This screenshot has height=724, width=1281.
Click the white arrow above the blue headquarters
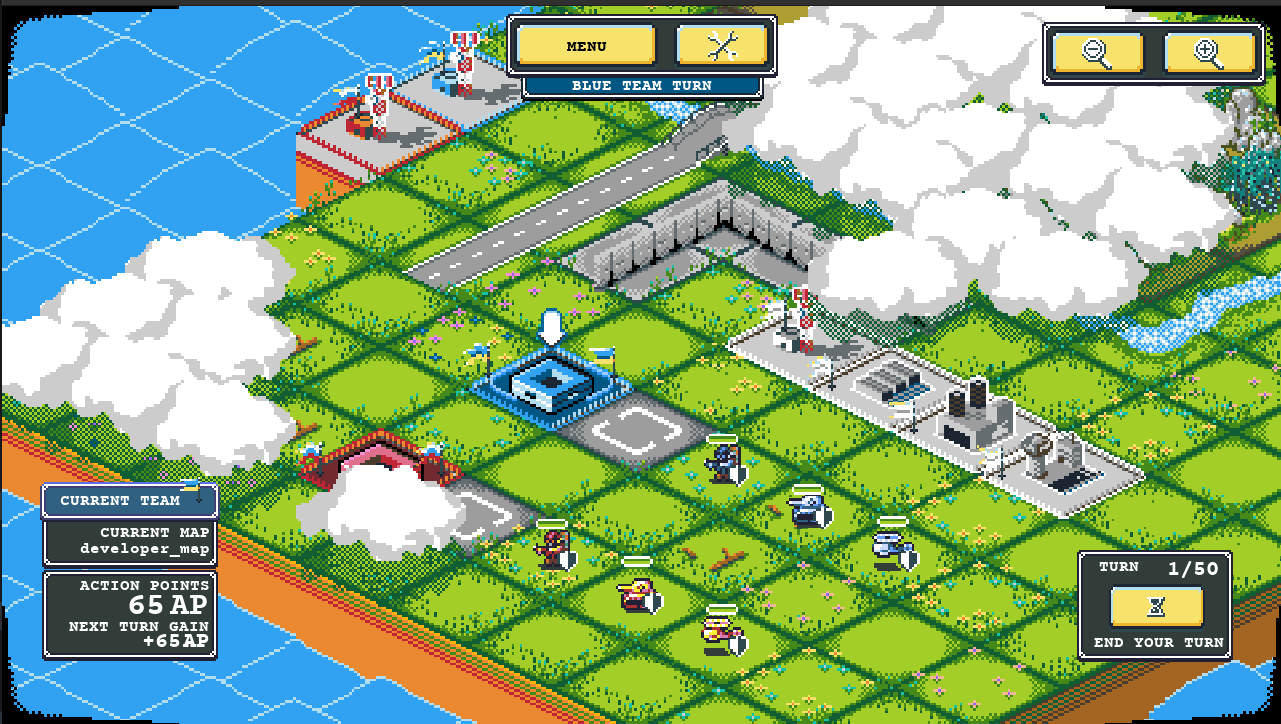(x=550, y=325)
